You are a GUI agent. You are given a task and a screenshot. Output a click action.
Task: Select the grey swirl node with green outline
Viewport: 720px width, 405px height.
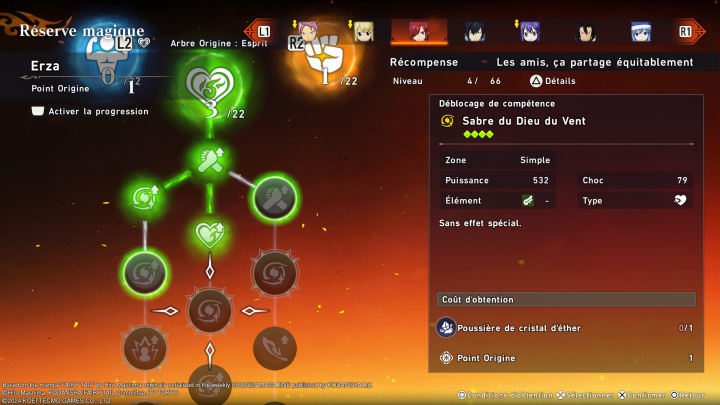pos(144,272)
